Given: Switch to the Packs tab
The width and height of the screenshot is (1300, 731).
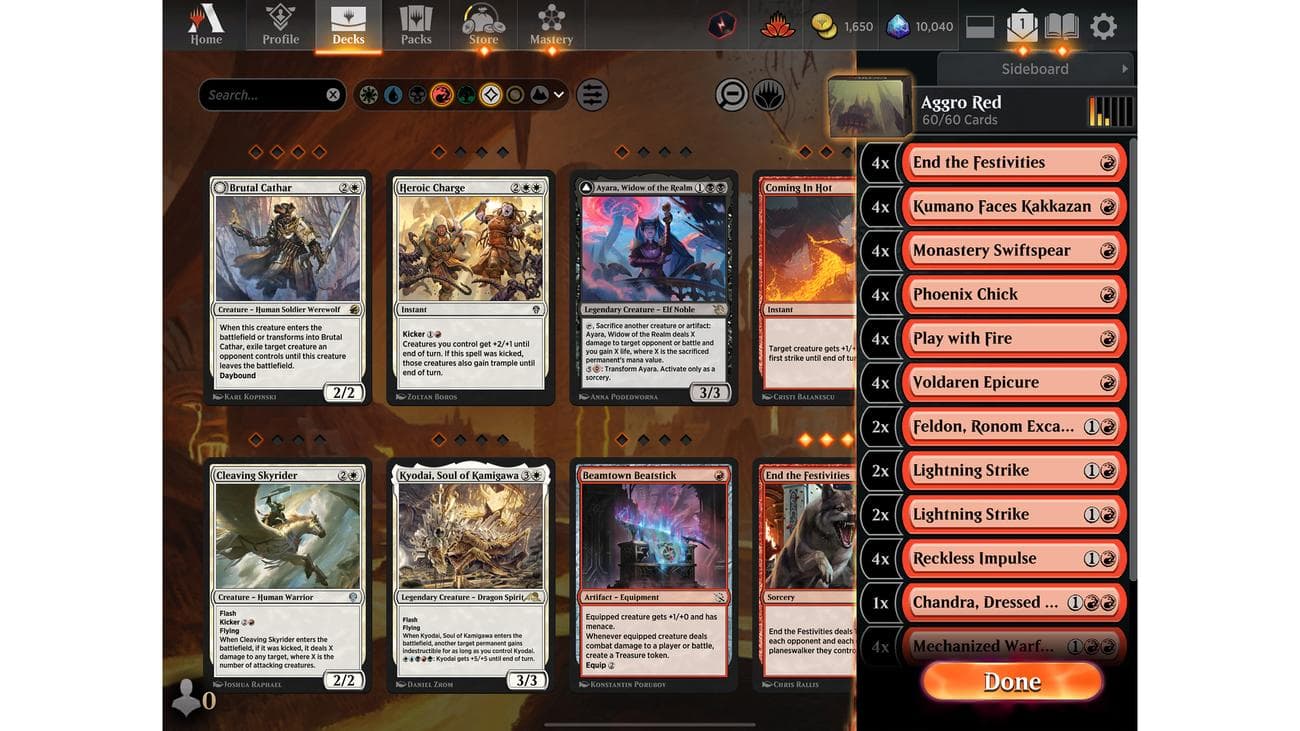Looking at the screenshot, I should pyautogui.click(x=416, y=25).
